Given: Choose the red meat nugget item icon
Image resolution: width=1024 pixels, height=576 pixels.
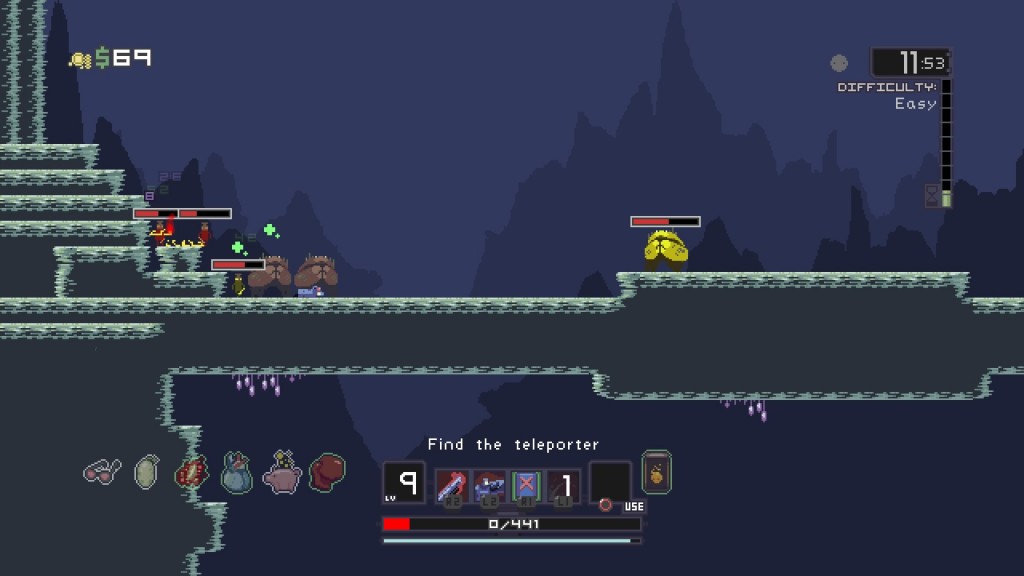Looking at the screenshot, I should (190, 472).
